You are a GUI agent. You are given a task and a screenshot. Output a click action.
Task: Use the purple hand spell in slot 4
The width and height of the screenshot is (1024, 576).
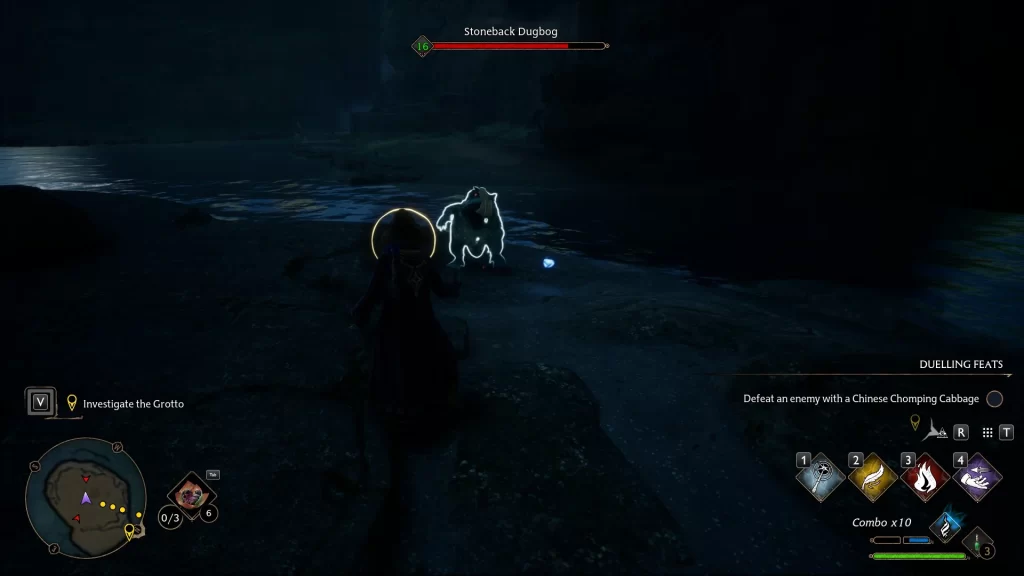point(976,476)
